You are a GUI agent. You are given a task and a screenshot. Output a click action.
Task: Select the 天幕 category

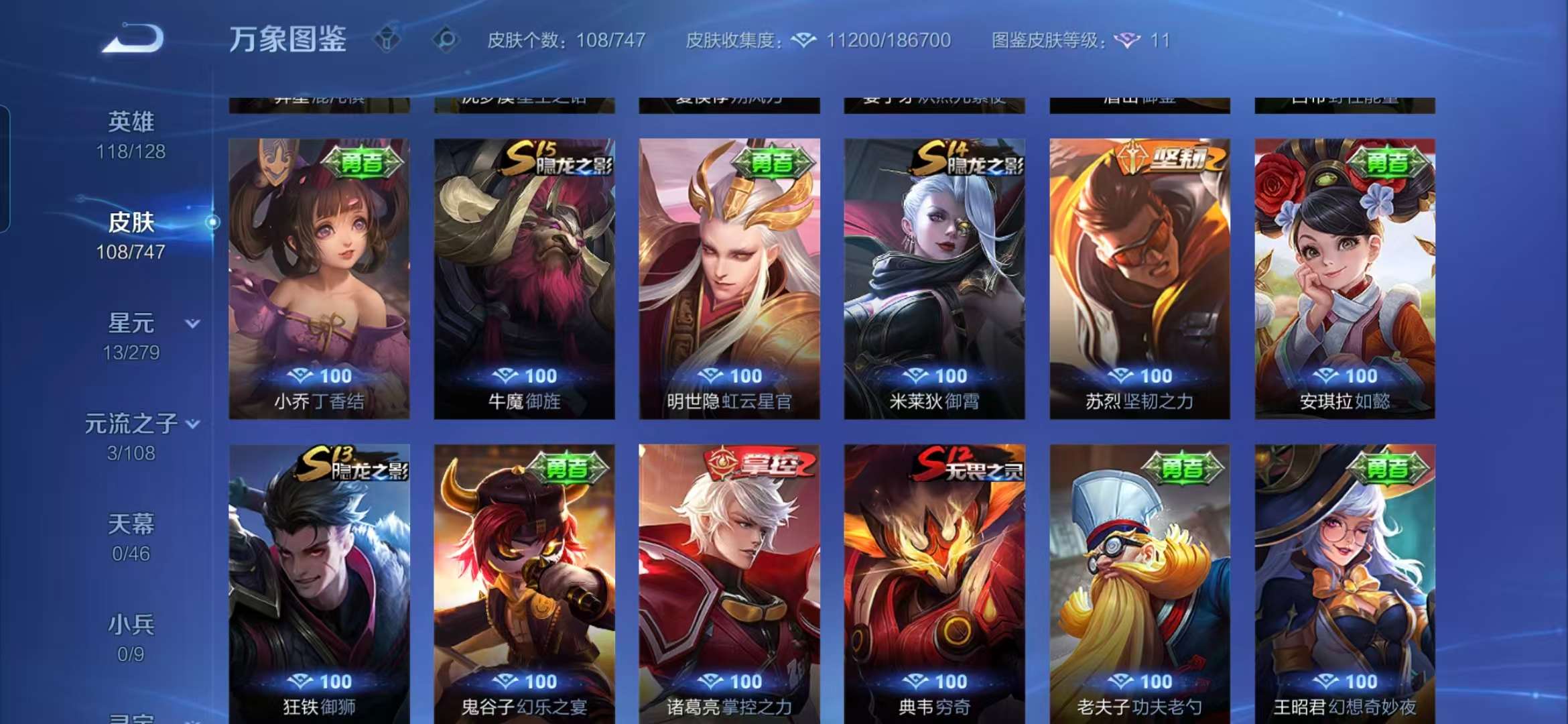tap(133, 526)
